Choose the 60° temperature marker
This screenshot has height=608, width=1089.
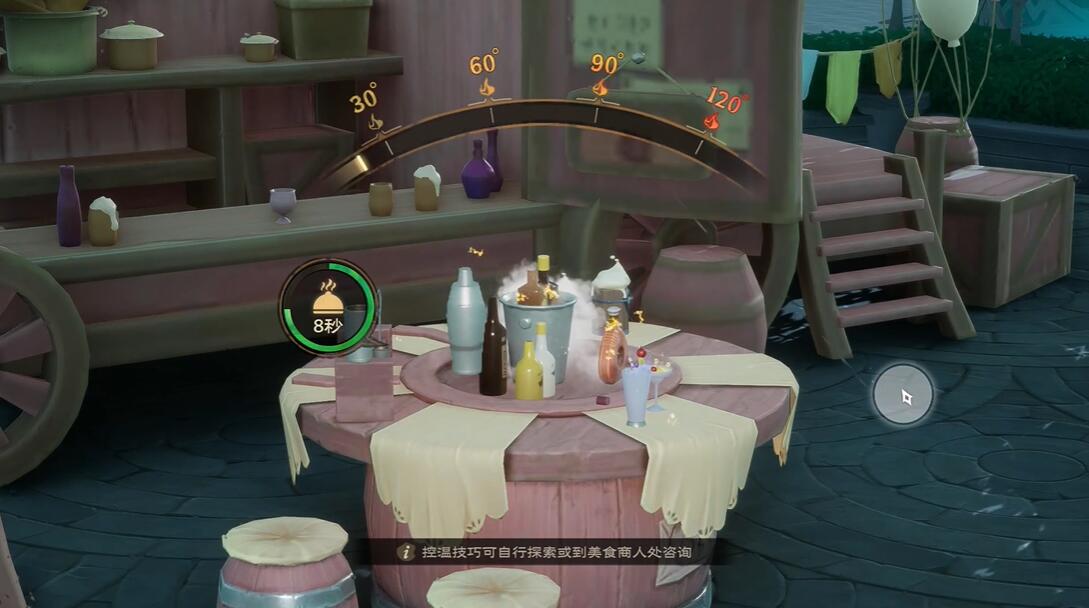(x=485, y=73)
